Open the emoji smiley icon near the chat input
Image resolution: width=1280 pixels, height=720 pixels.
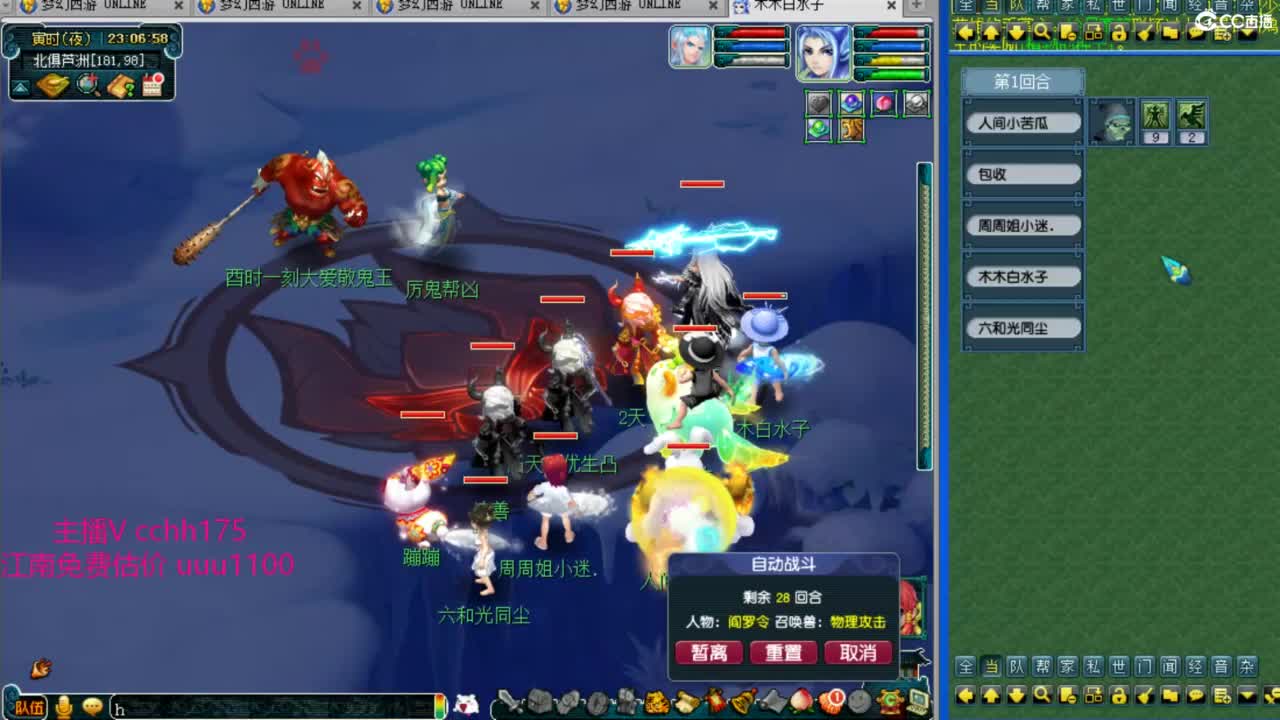pyautogui.click(x=91, y=704)
